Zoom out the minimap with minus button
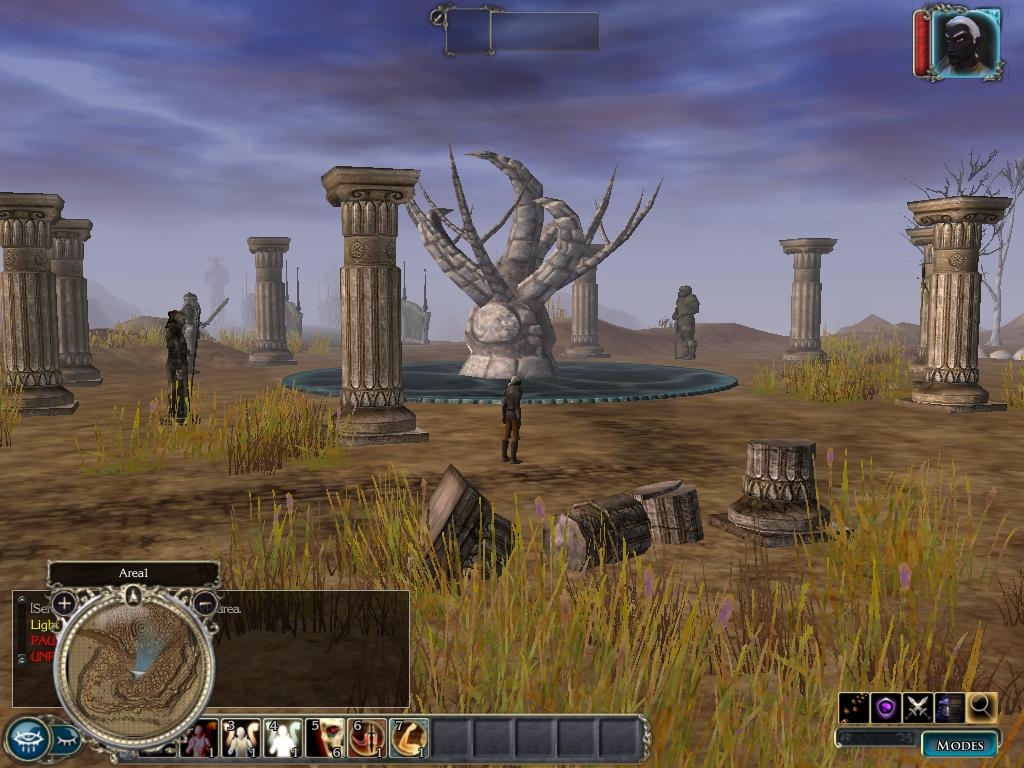The height and width of the screenshot is (768, 1024). 204,603
